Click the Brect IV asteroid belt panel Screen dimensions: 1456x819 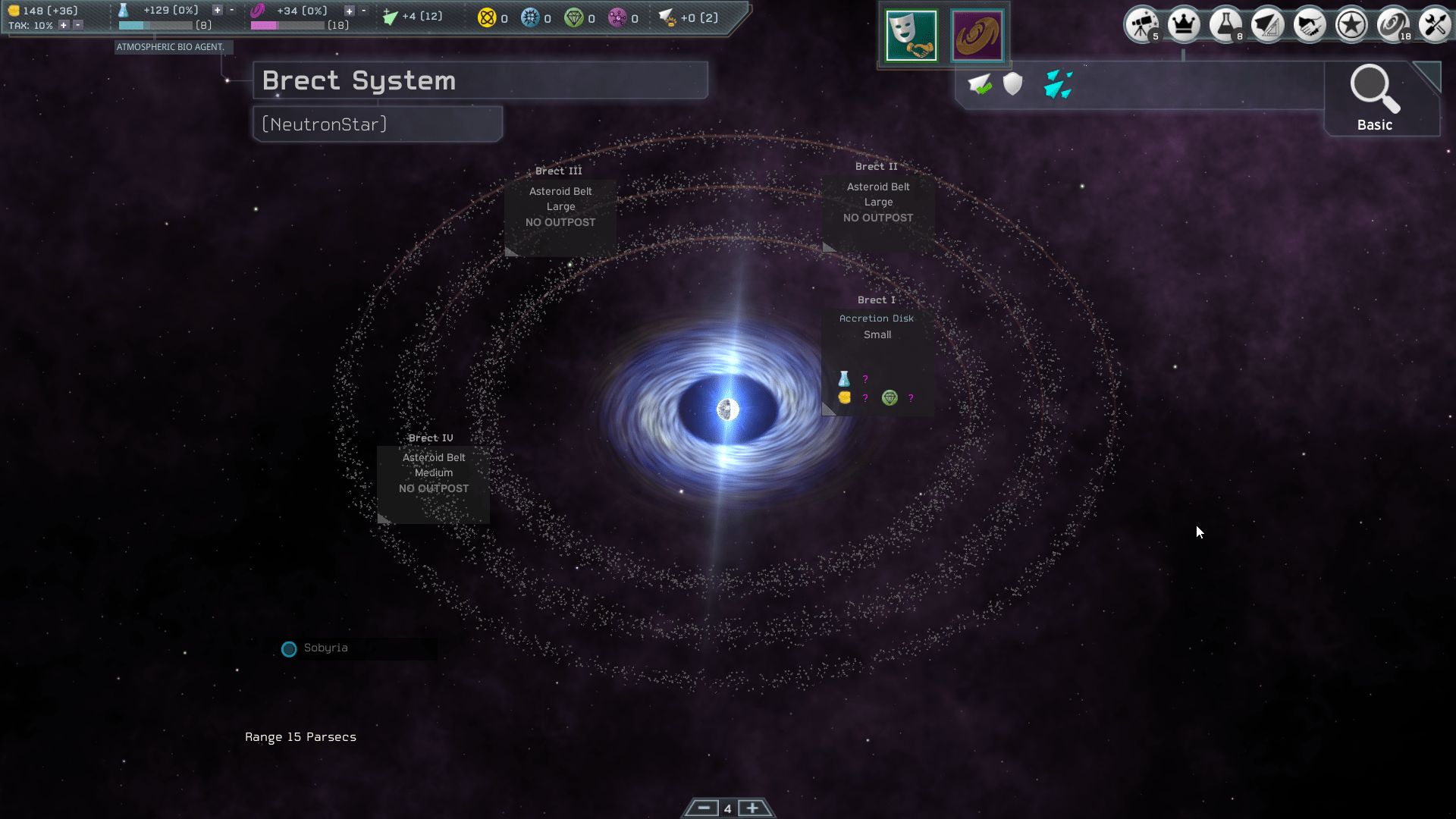(x=432, y=472)
